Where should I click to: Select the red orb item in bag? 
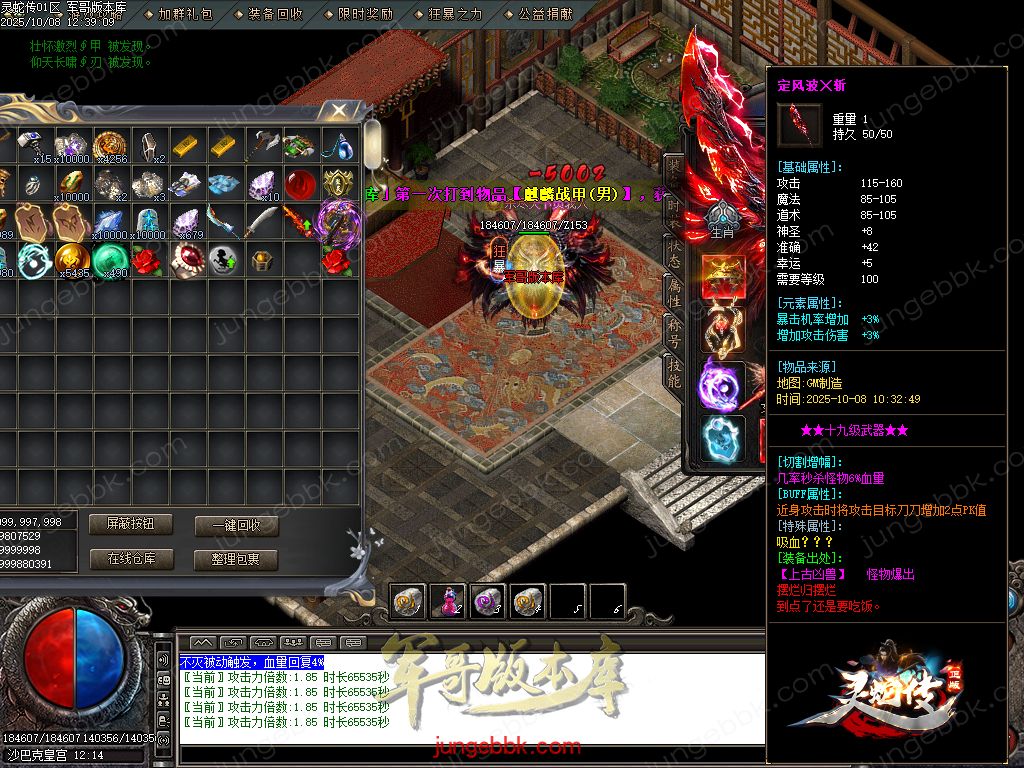(301, 184)
